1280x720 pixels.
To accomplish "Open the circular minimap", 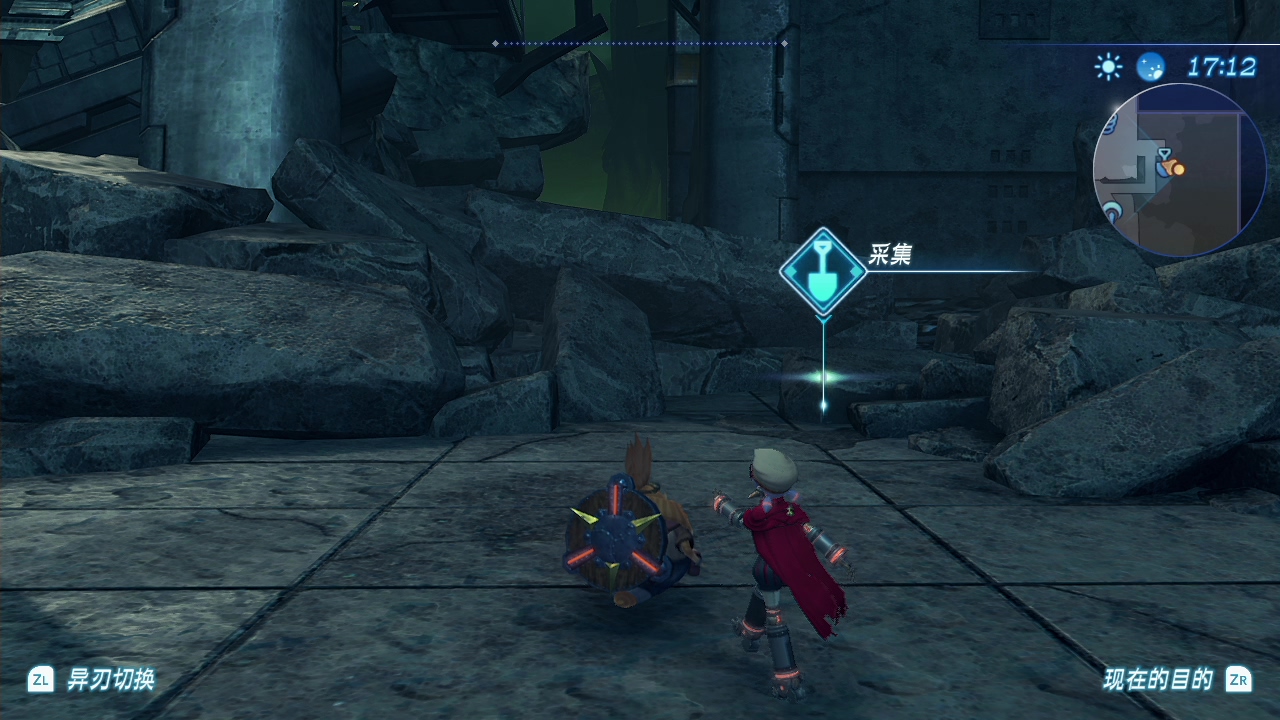I will click(x=1179, y=171).
